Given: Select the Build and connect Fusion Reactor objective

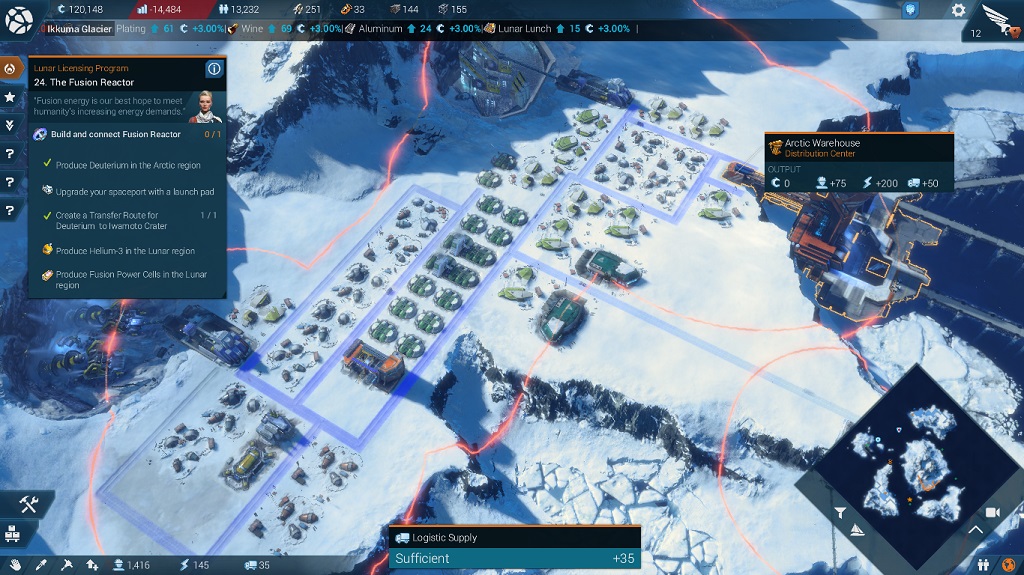Looking at the screenshot, I should (x=118, y=134).
